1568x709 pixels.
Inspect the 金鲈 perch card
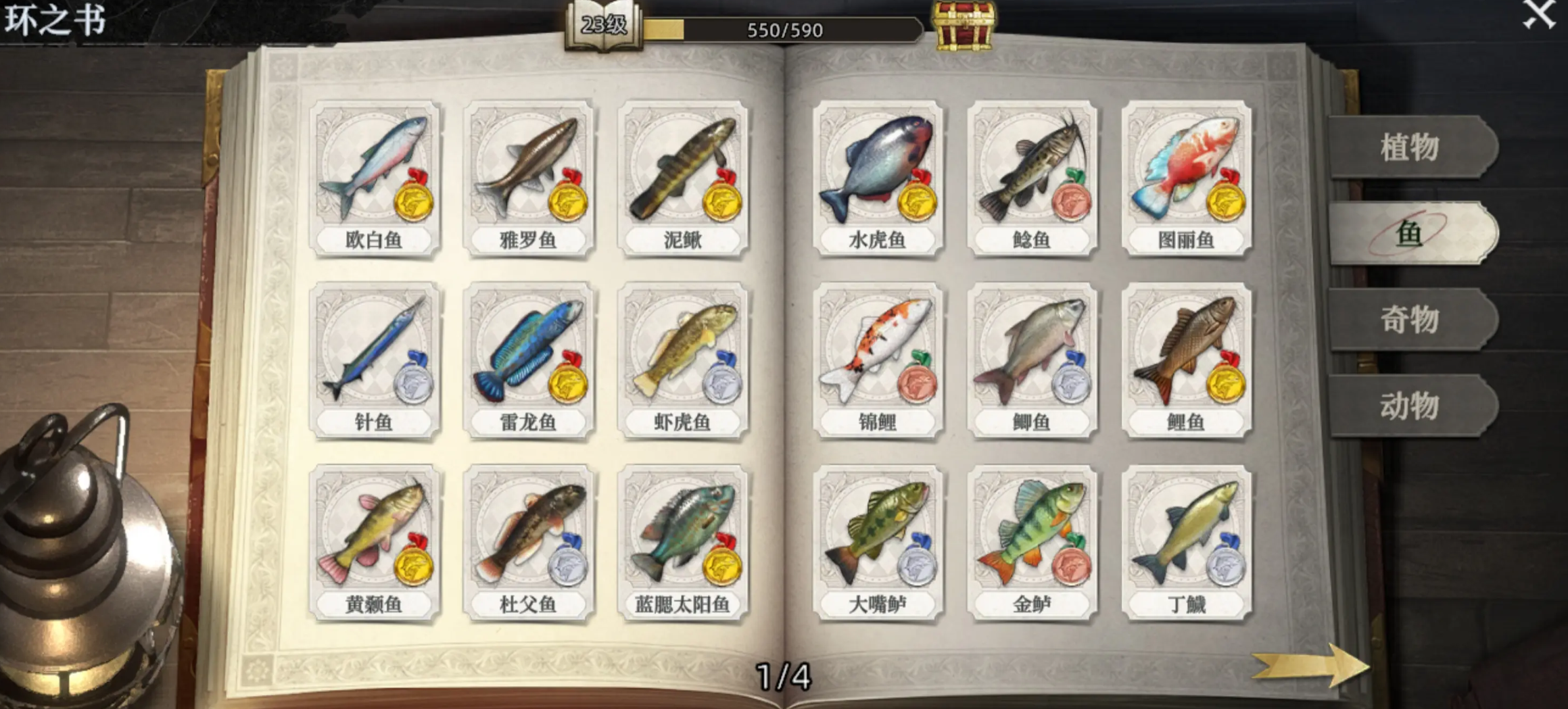1031,543
